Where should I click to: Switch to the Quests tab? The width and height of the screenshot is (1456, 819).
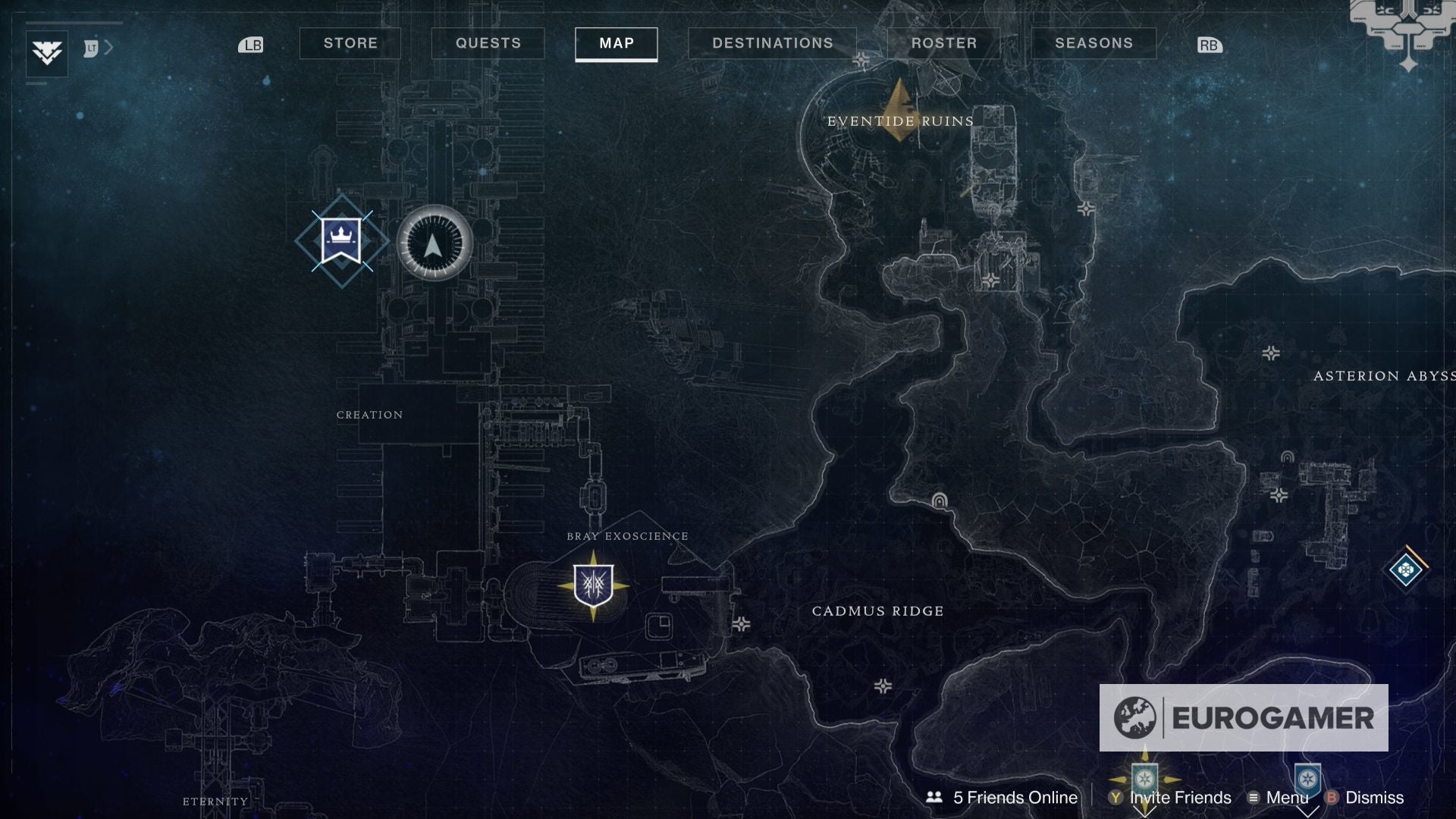[488, 43]
